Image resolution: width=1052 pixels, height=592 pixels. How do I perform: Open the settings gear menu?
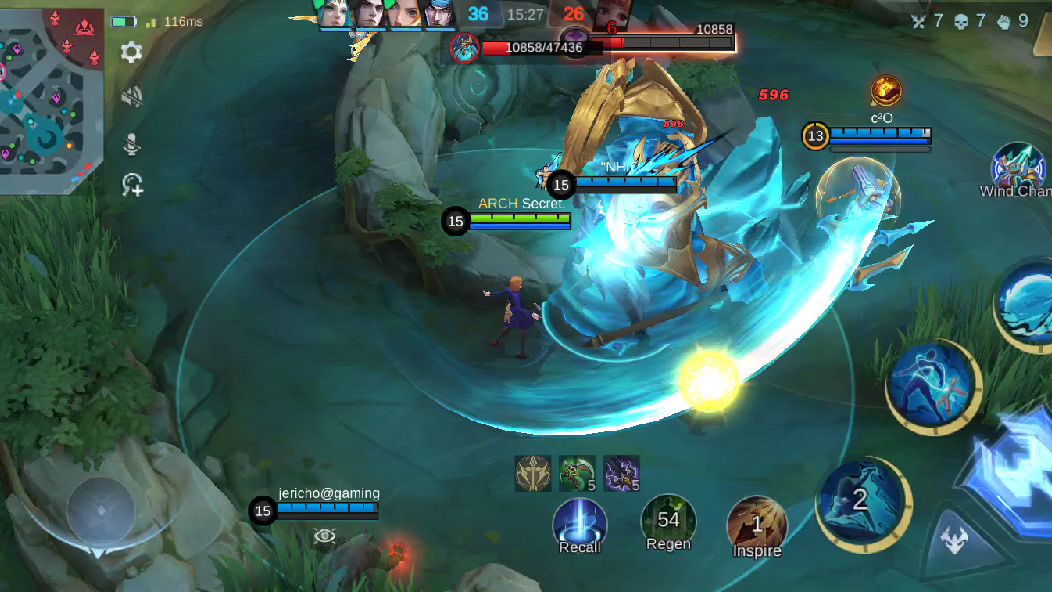pyautogui.click(x=131, y=53)
